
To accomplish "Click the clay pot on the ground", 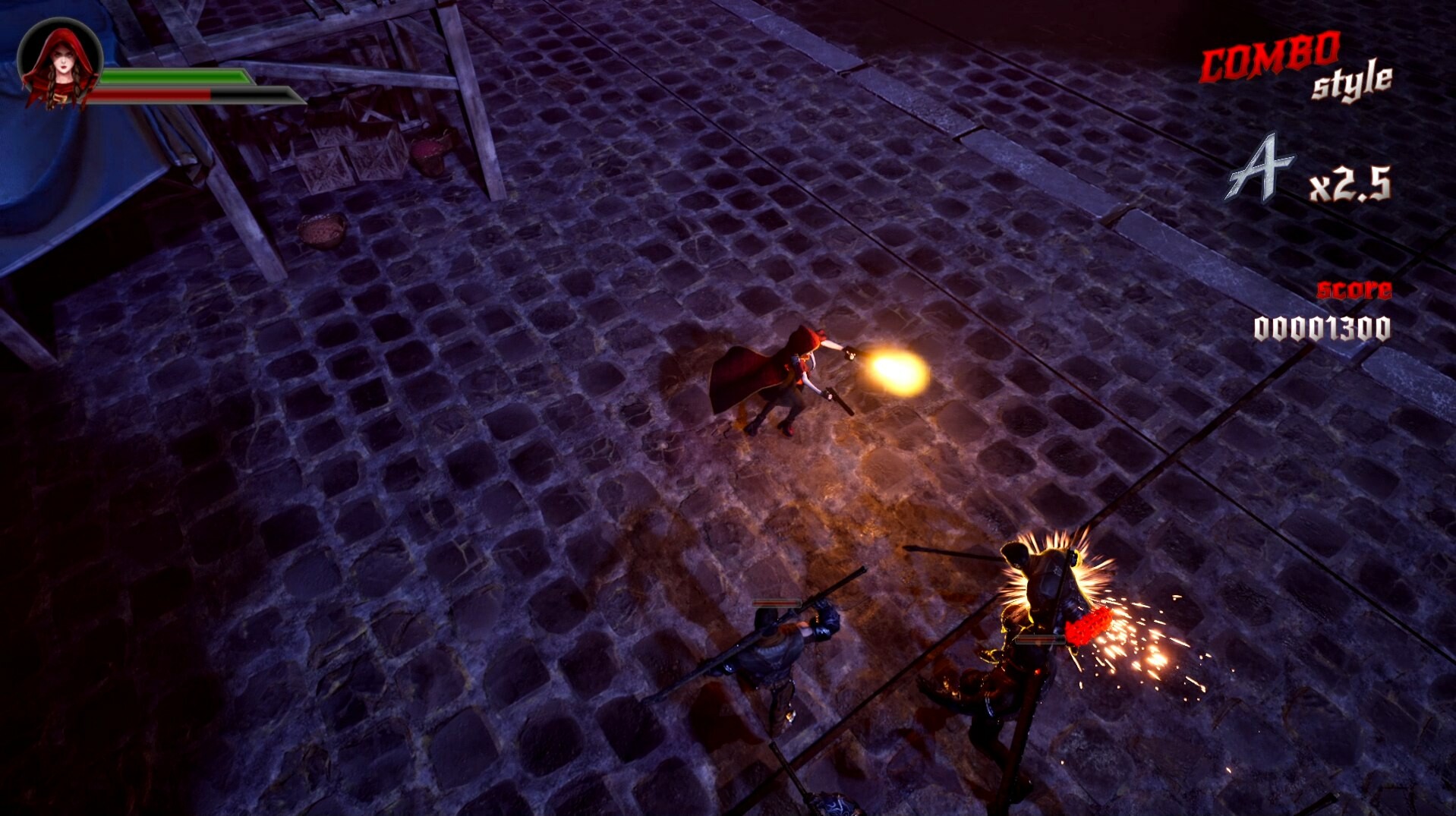I will 321,228.
